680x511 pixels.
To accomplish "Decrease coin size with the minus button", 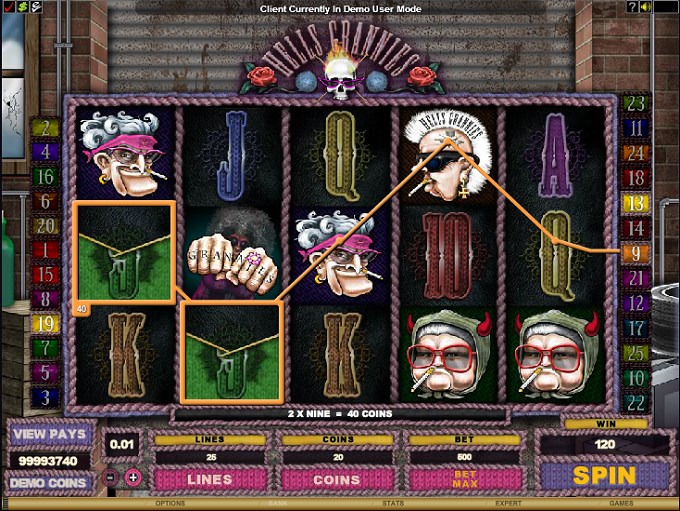I will 111,477.
